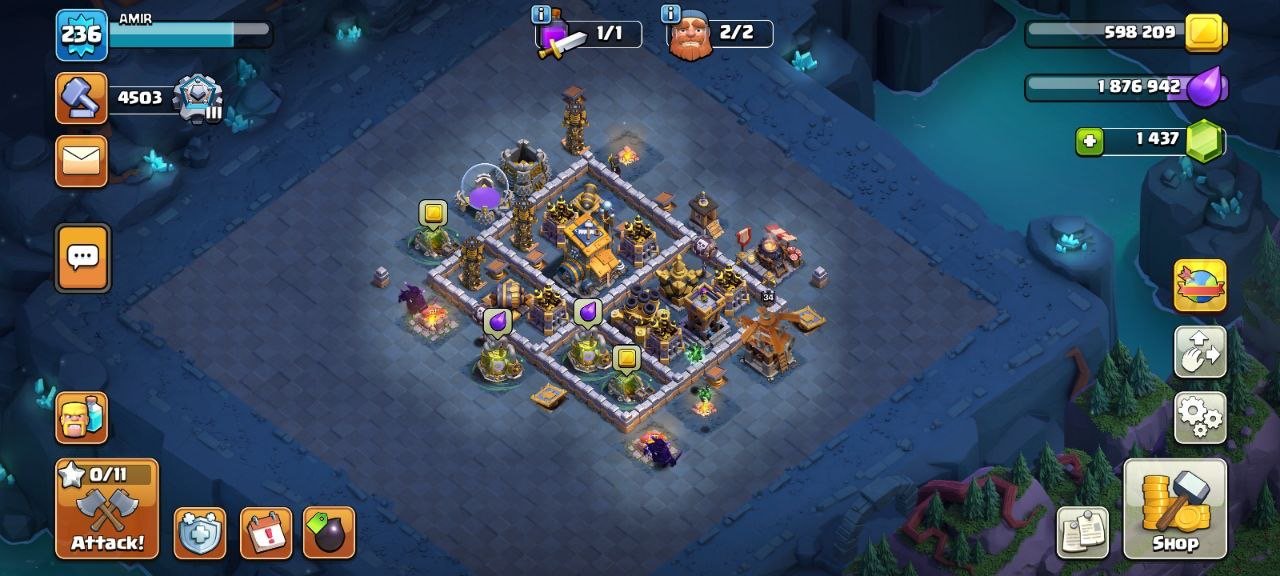Open the events calendar icon

pyautogui.click(x=266, y=533)
